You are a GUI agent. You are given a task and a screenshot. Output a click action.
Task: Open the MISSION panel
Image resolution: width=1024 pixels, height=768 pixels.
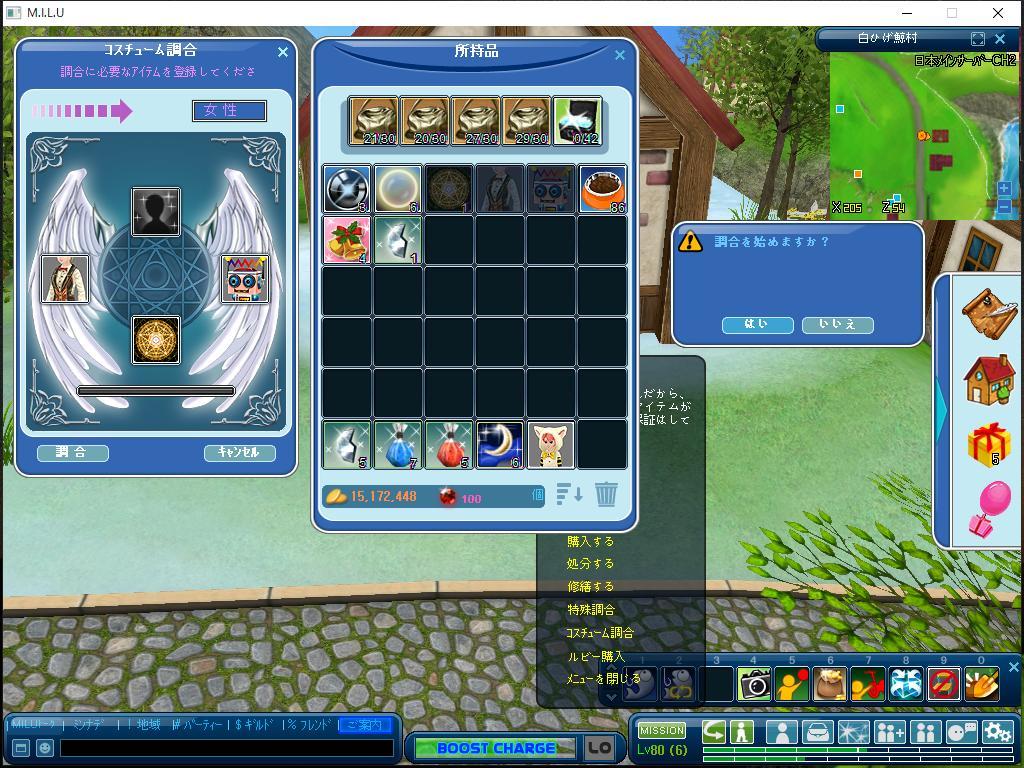coord(662,730)
